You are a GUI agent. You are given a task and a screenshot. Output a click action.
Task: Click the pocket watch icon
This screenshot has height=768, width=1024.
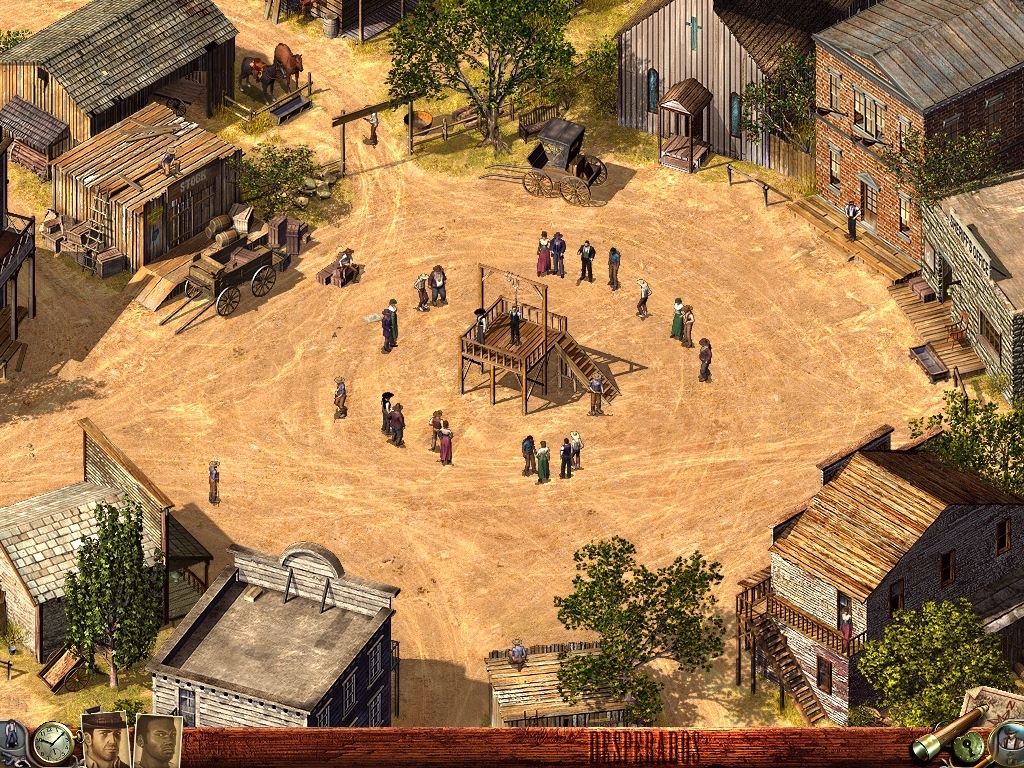click(x=51, y=743)
